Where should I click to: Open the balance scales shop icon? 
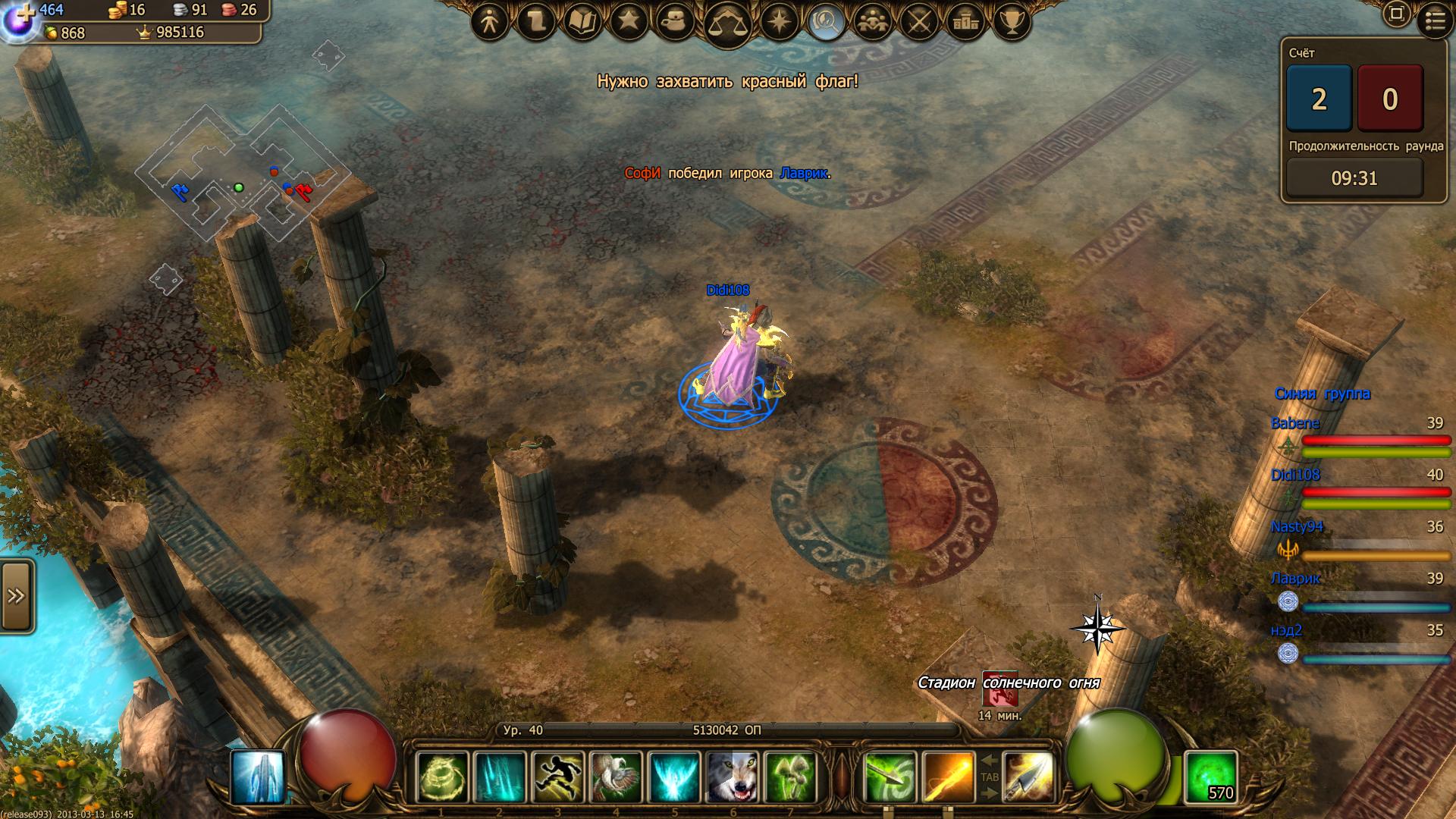pyautogui.click(x=727, y=24)
